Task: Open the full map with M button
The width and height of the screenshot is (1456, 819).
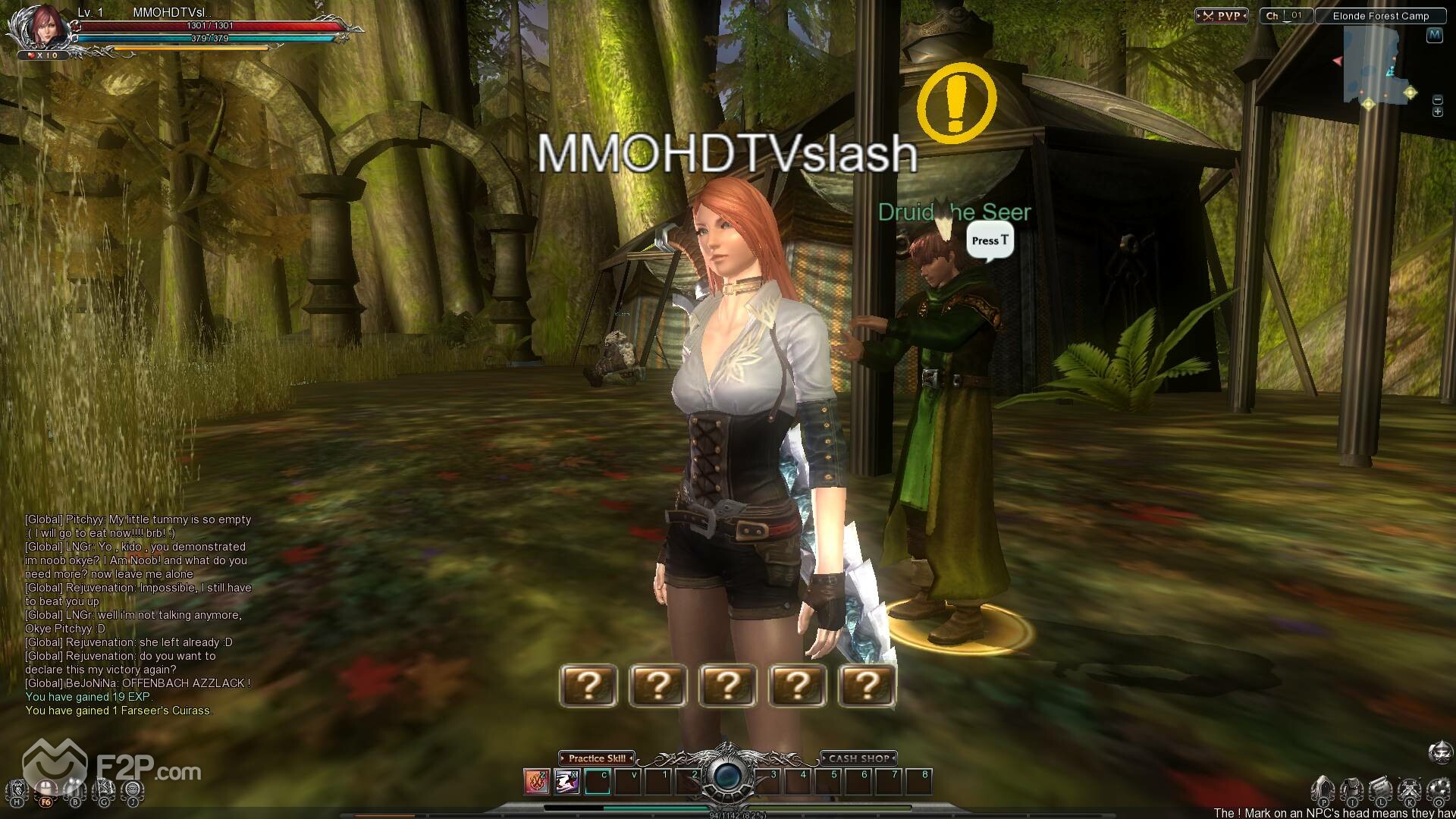Action: click(x=1433, y=35)
